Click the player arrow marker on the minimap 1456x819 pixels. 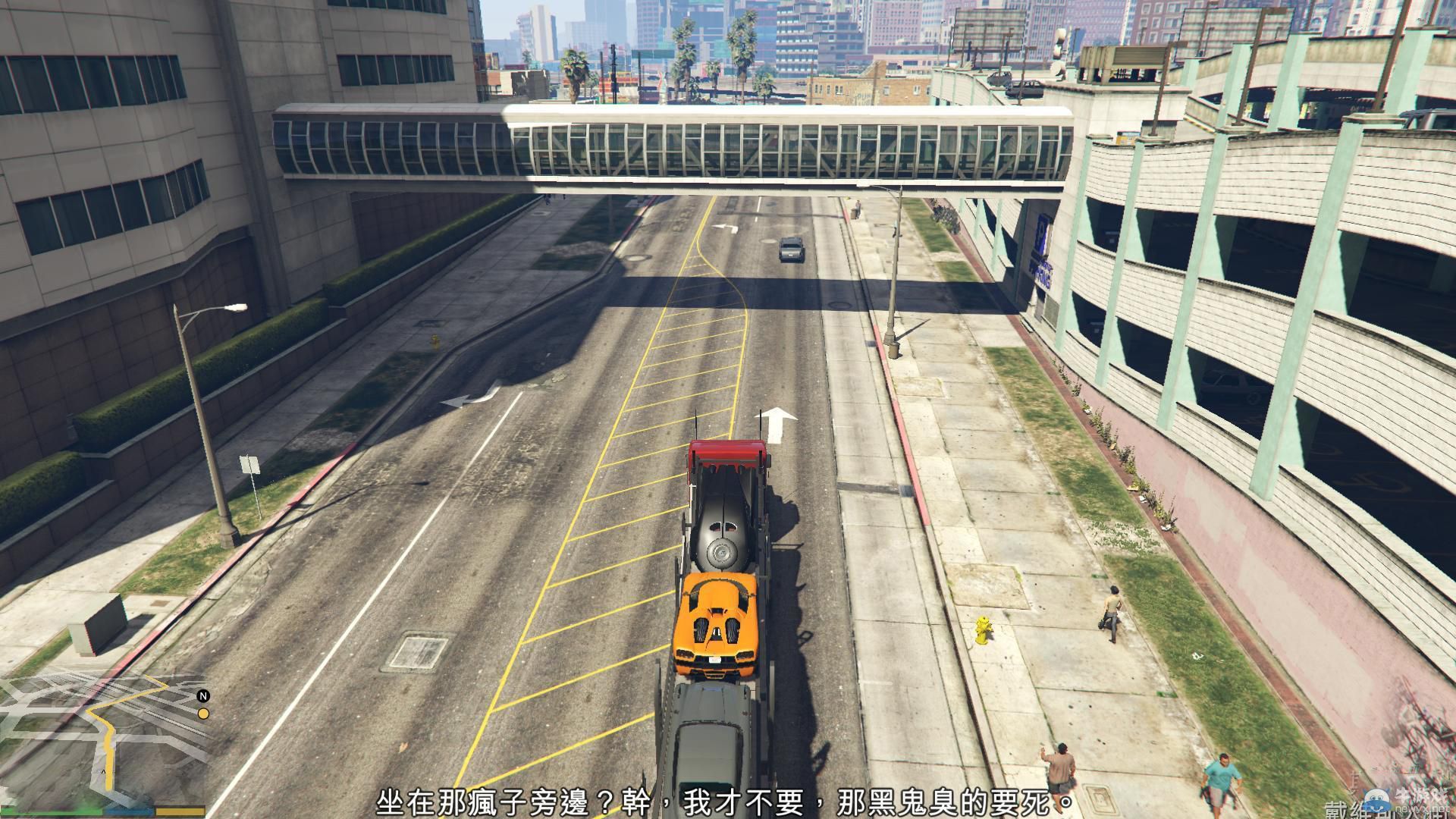click(x=104, y=771)
